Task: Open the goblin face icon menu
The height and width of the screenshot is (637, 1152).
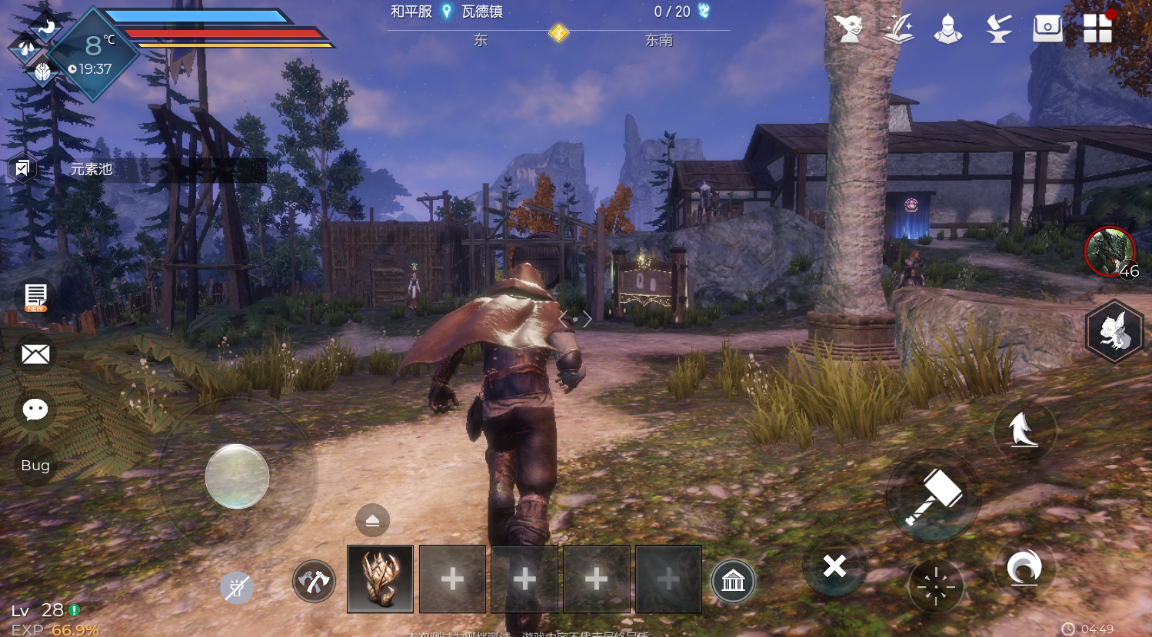Action: pos(849,27)
